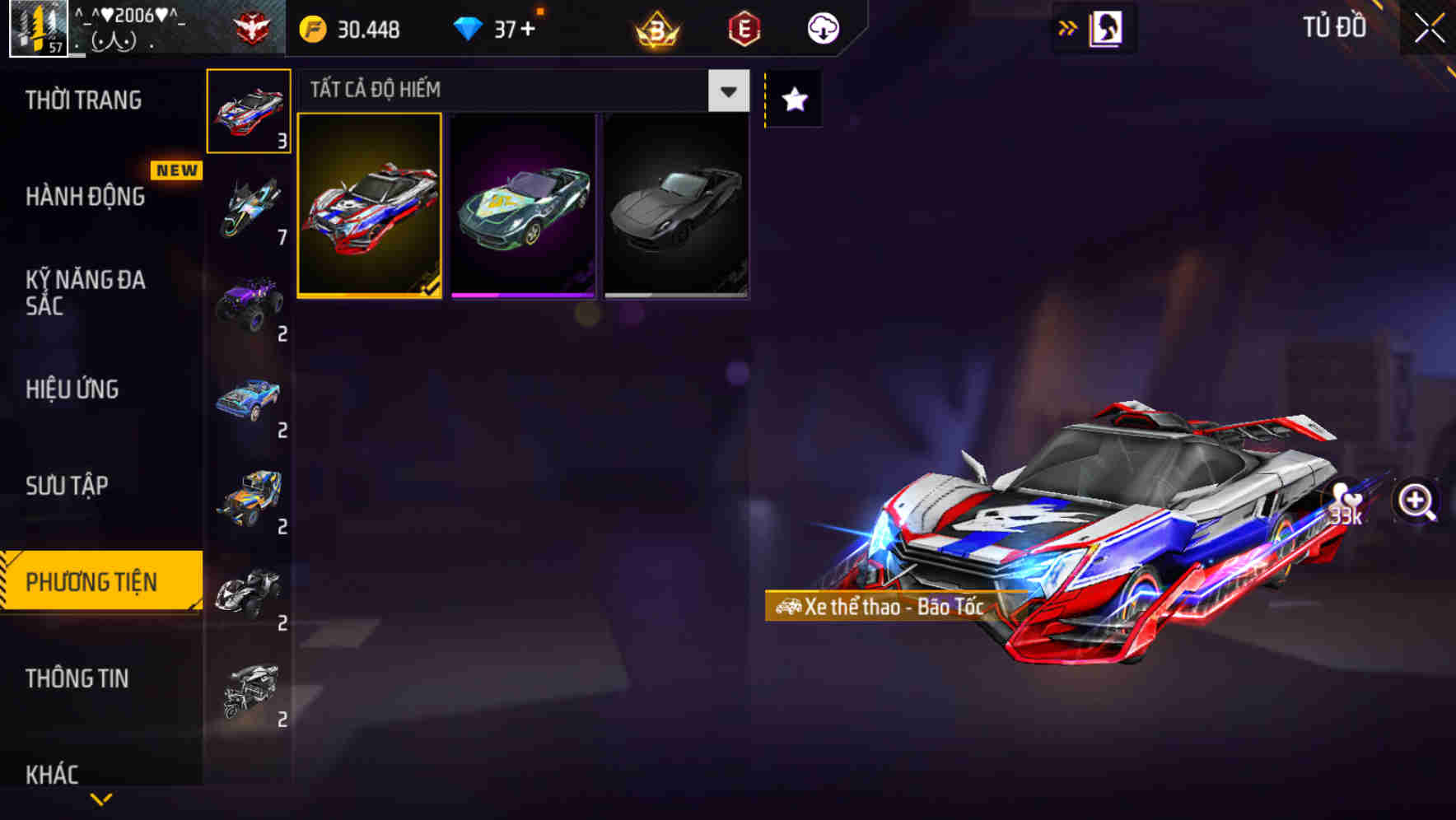The width and height of the screenshot is (1456, 820).
Task: Click the double-arrow collapse chevron near profile icon
Action: coord(1068,26)
